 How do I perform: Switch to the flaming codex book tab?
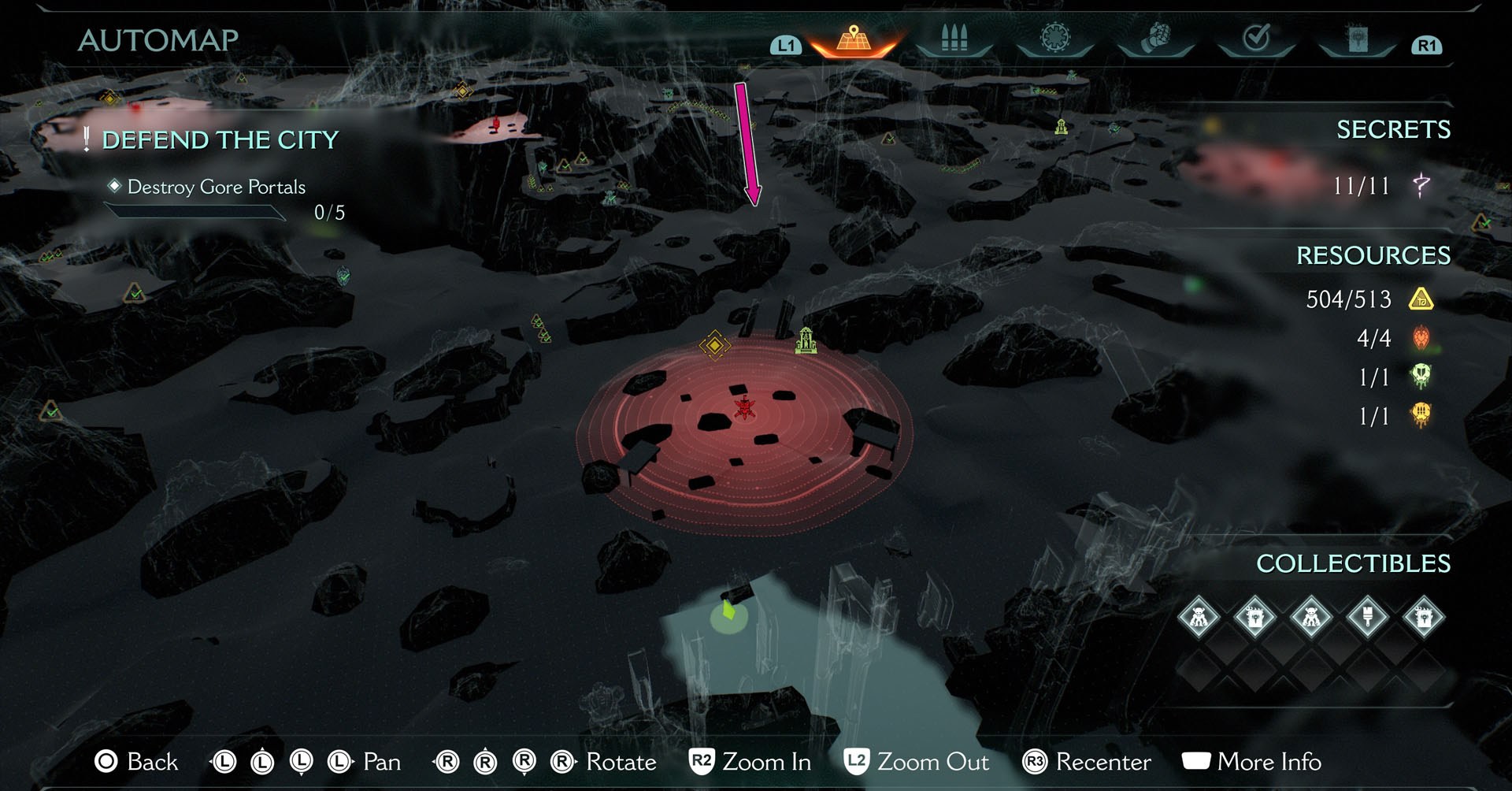tap(1357, 39)
